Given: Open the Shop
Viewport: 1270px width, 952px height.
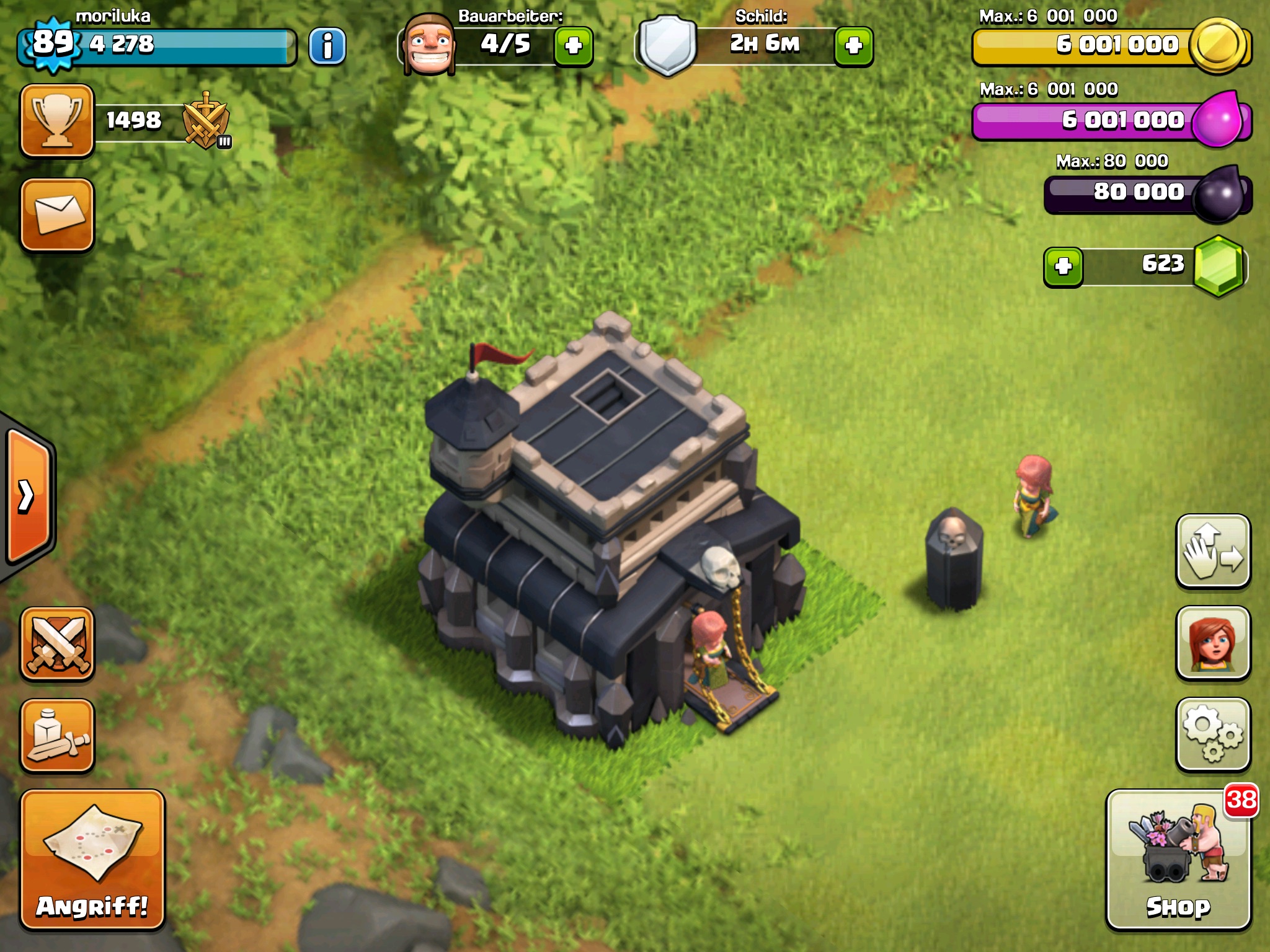Looking at the screenshot, I should coord(1178,860).
